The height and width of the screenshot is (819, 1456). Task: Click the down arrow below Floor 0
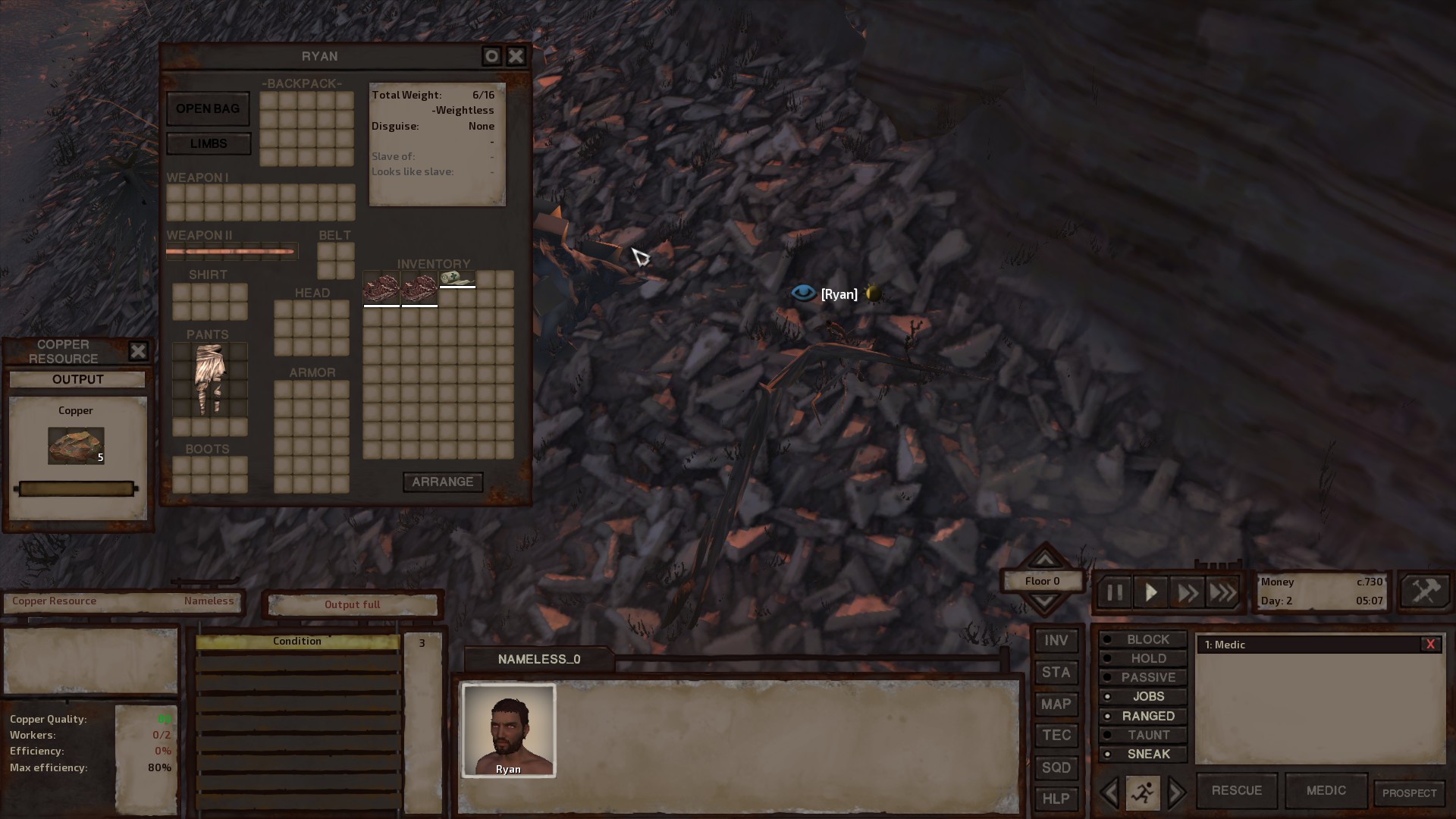(x=1044, y=601)
